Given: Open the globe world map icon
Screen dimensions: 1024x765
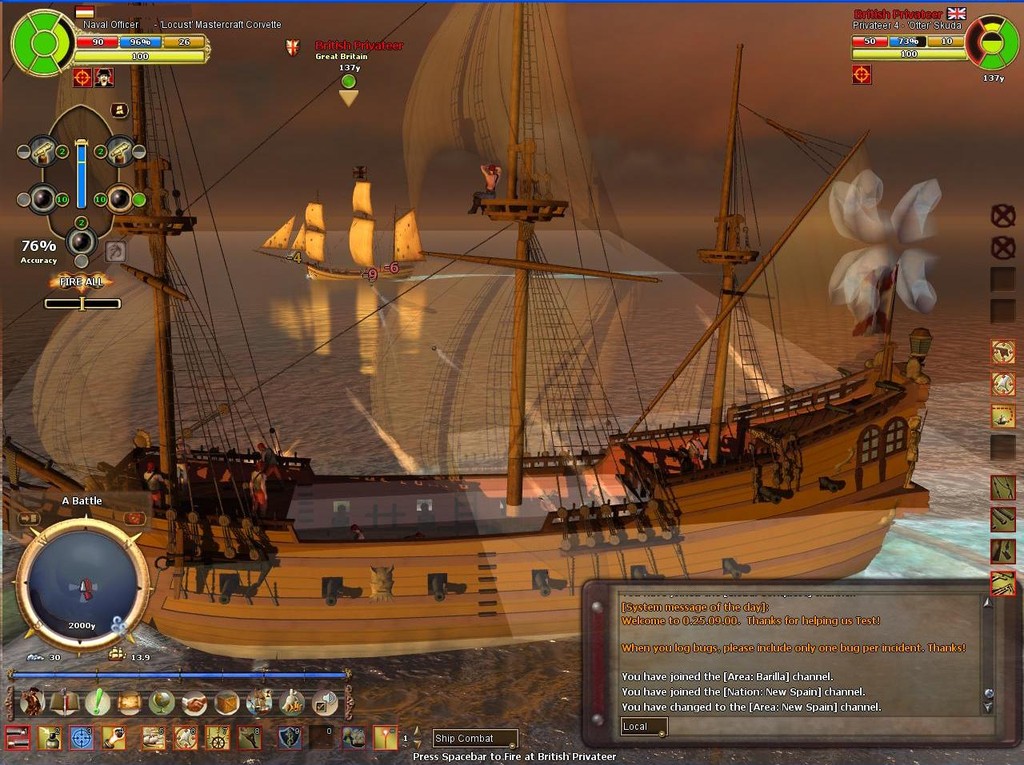Looking at the screenshot, I should click(x=162, y=702).
